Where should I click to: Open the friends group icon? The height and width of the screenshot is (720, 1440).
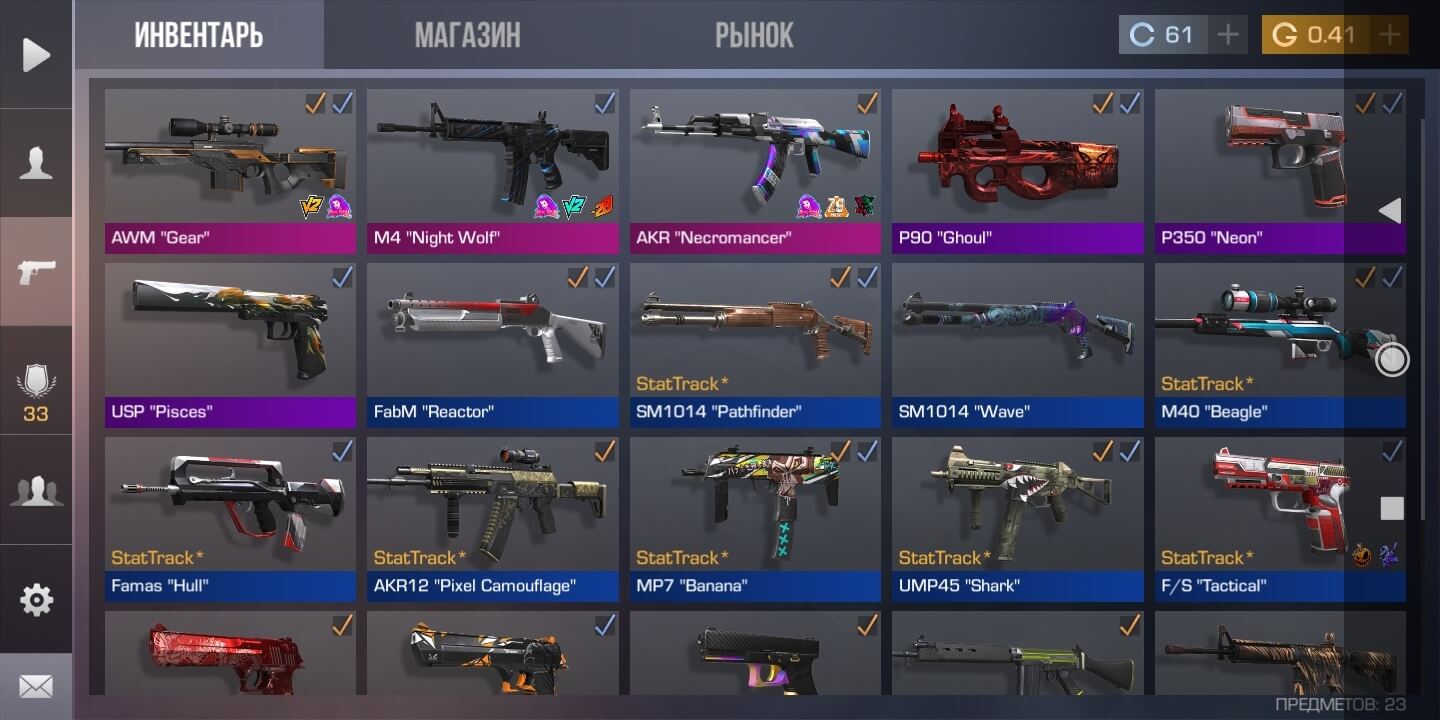(x=36, y=491)
